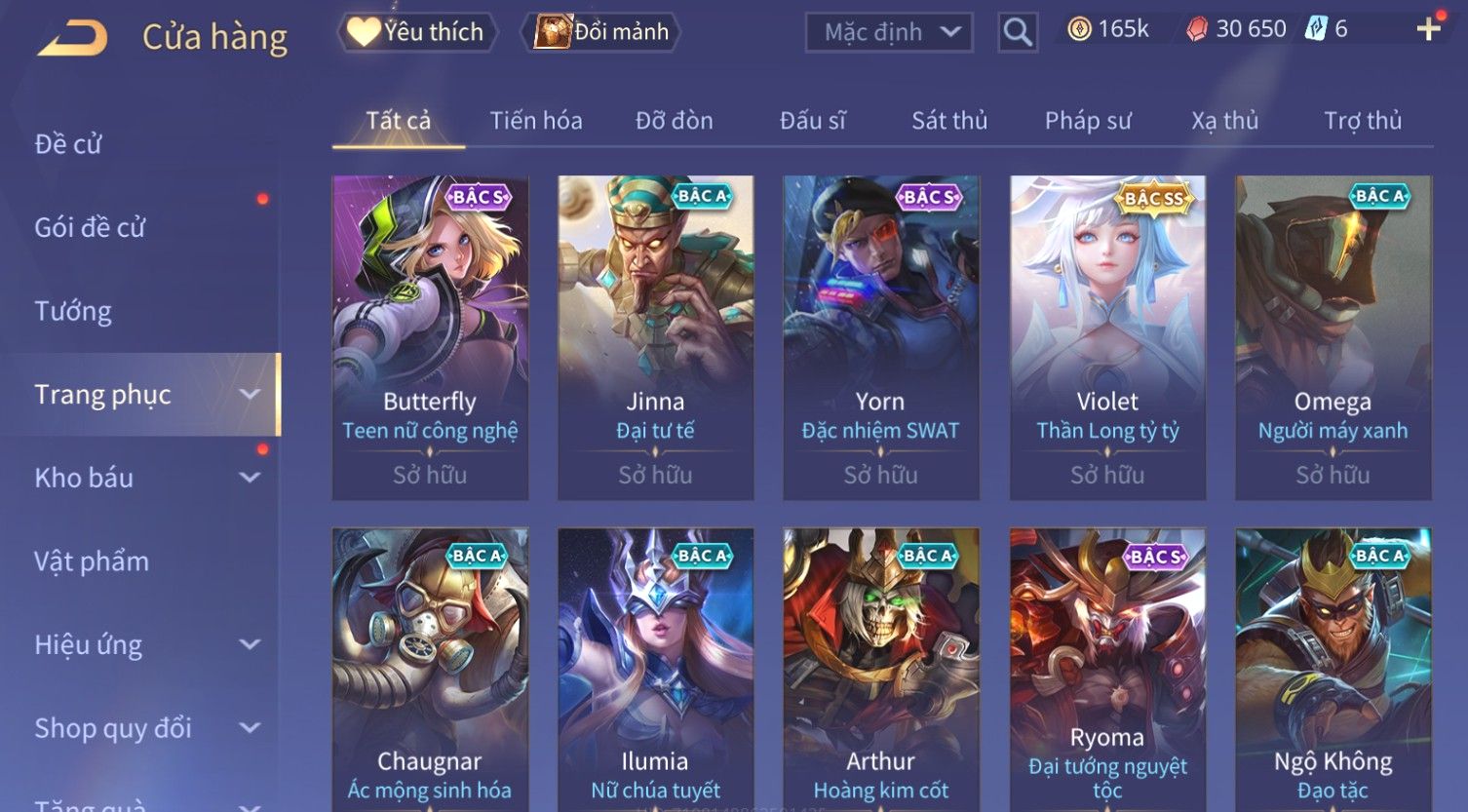This screenshot has height=812, width=1468.
Task: Open the Vật phẩm shop category
Action: 92,561
